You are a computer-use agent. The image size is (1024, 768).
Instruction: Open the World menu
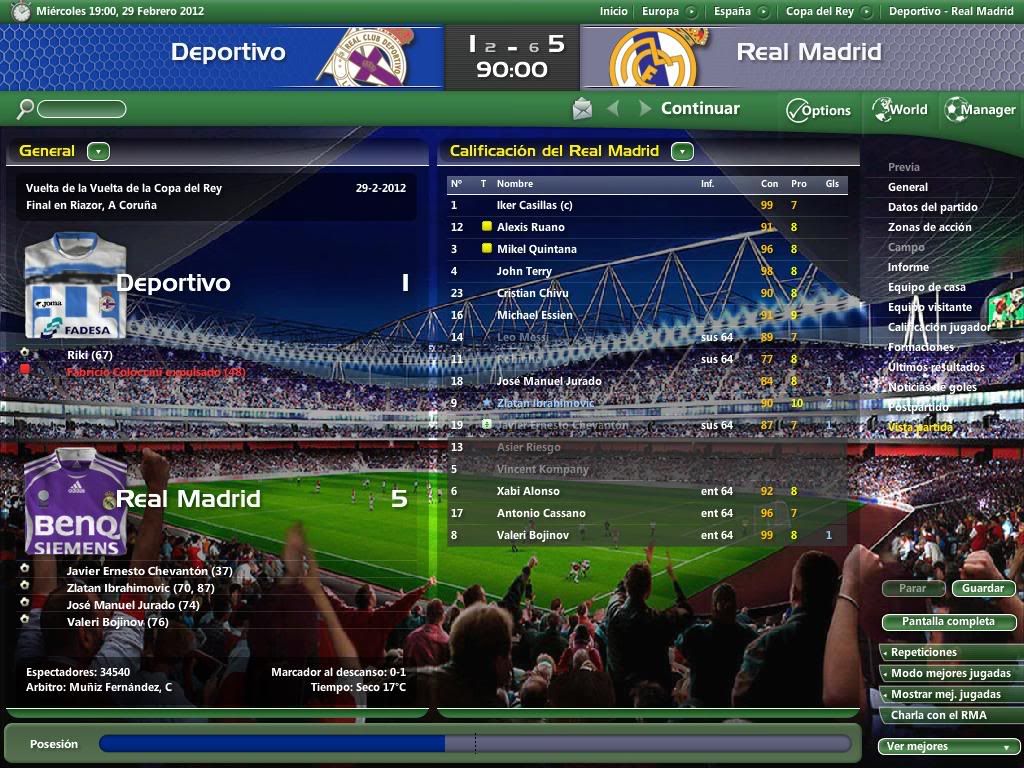[900, 110]
